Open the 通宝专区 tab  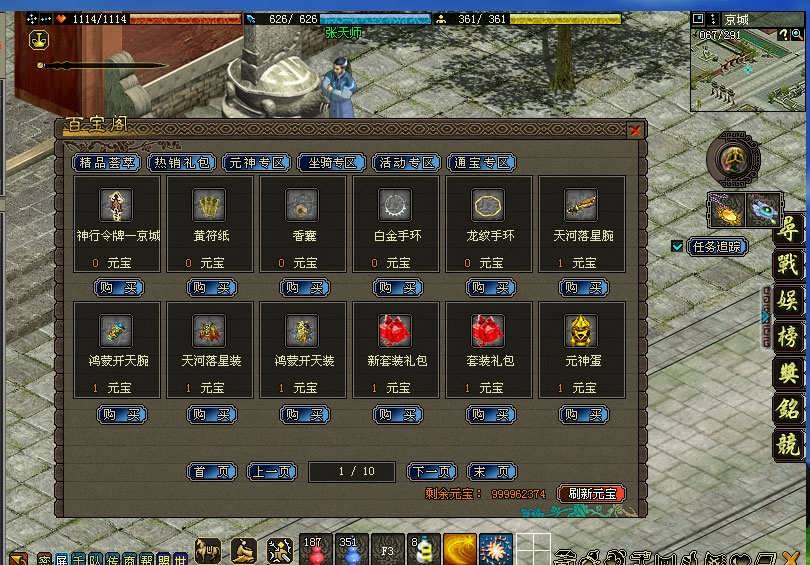pos(483,163)
